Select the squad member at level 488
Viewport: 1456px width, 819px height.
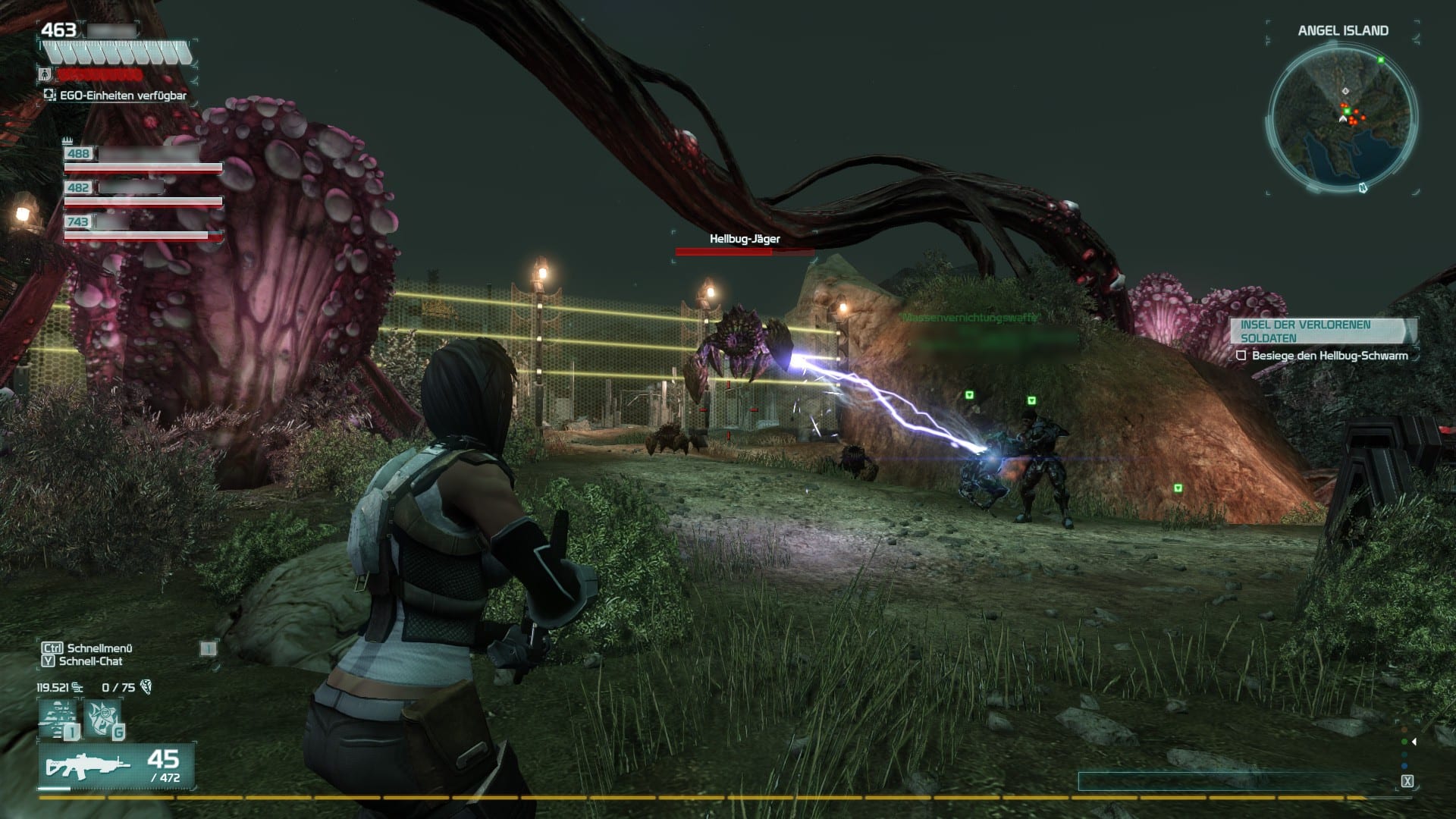(x=143, y=159)
